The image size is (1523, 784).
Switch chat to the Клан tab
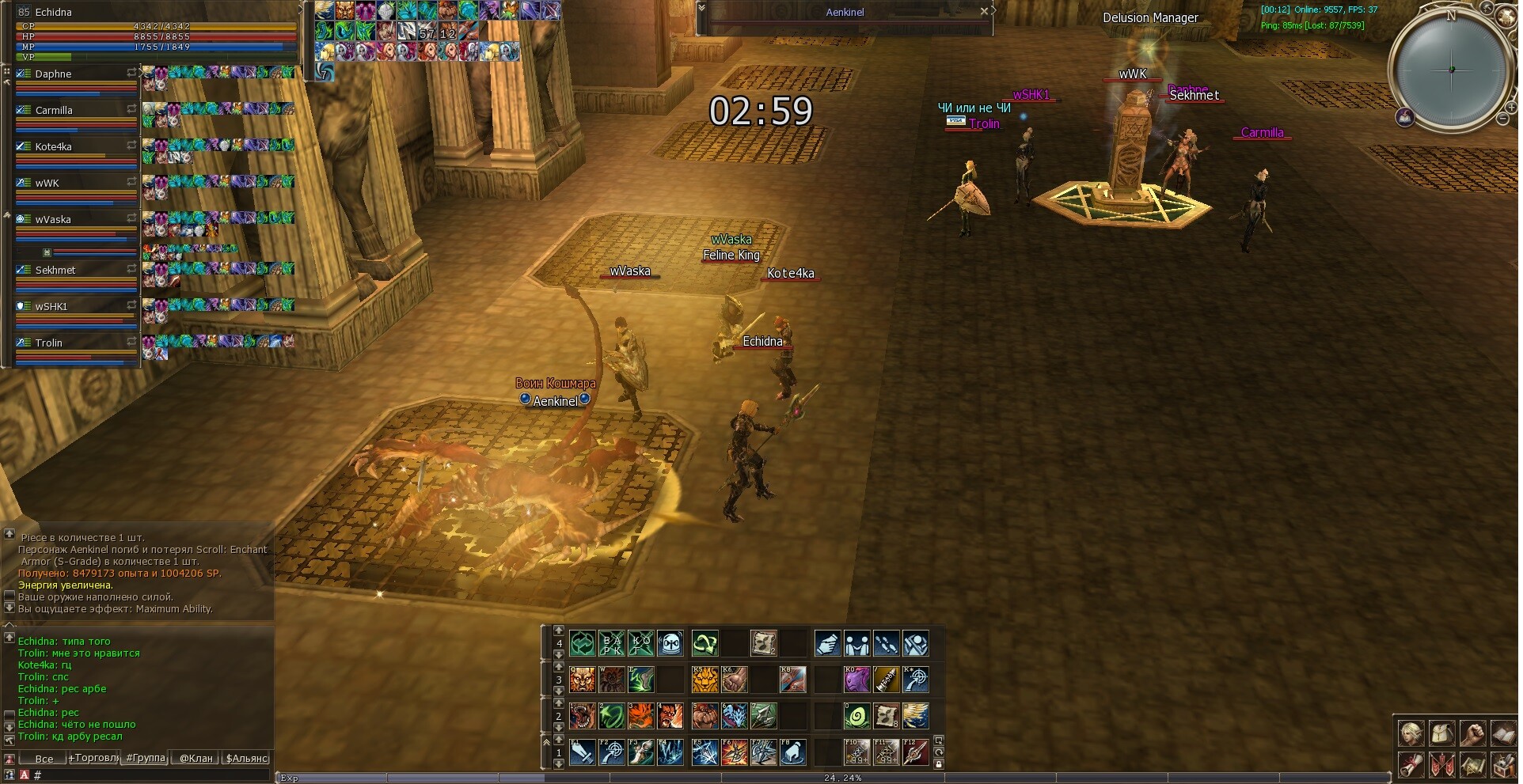coord(196,758)
